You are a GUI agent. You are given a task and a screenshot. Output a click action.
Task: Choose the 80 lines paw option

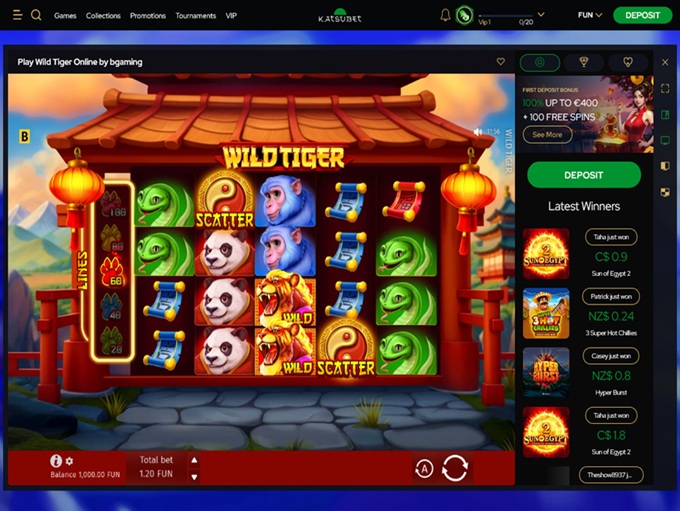tap(116, 244)
